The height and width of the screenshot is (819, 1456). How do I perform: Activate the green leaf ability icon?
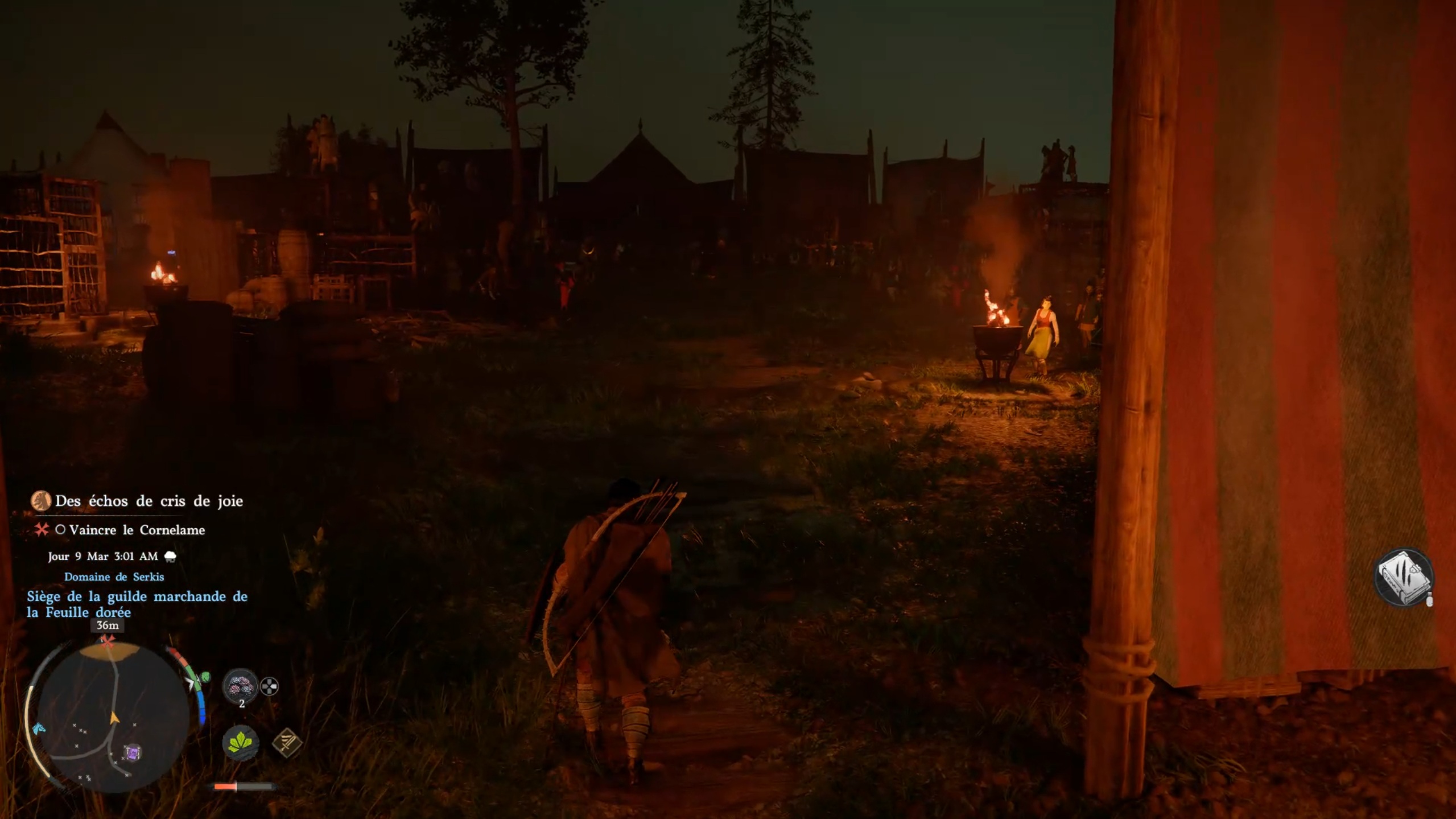[240, 742]
